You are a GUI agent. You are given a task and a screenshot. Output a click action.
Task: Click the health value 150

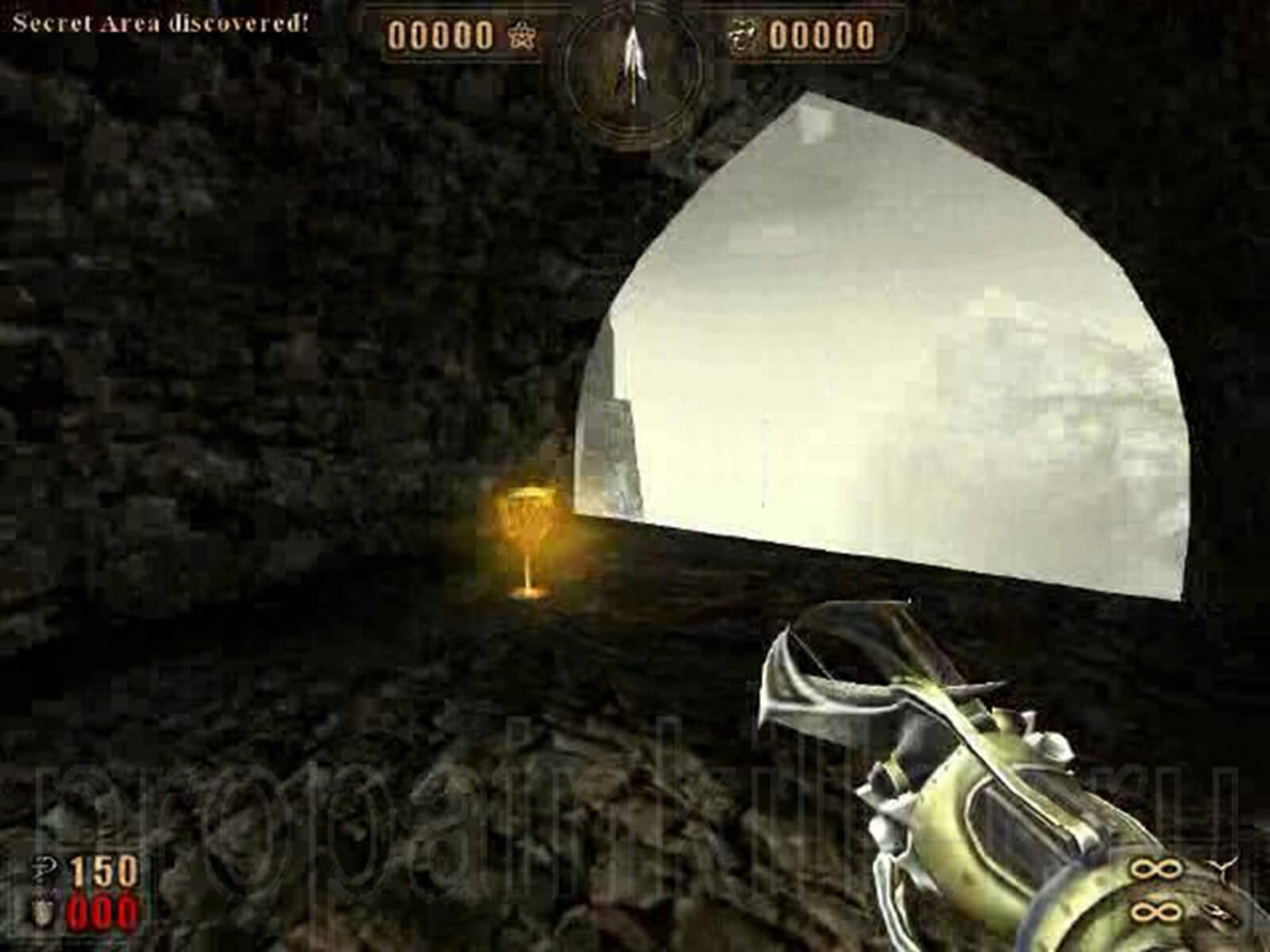click(x=104, y=871)
